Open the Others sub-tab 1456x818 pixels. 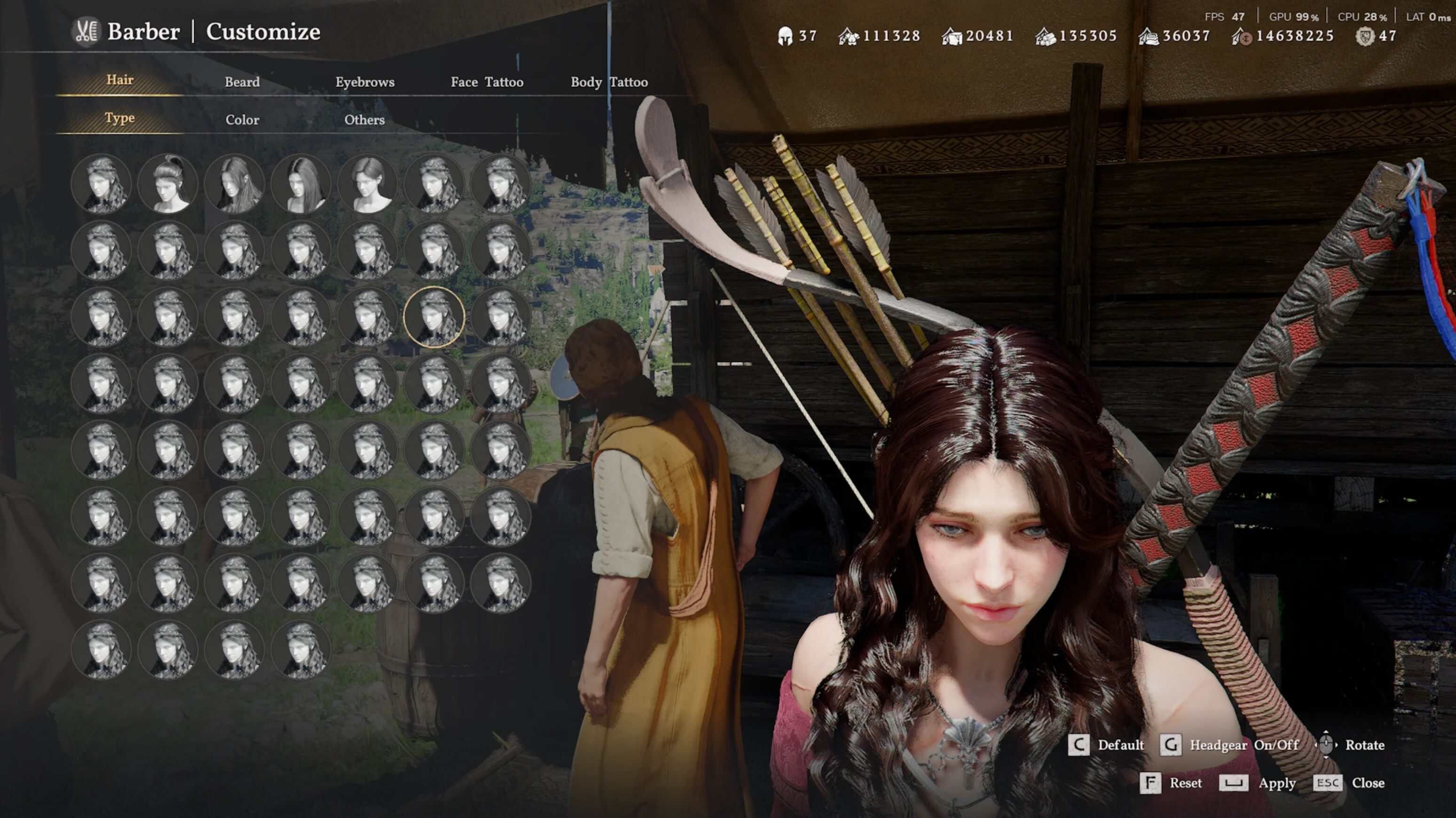coord(364,120)
